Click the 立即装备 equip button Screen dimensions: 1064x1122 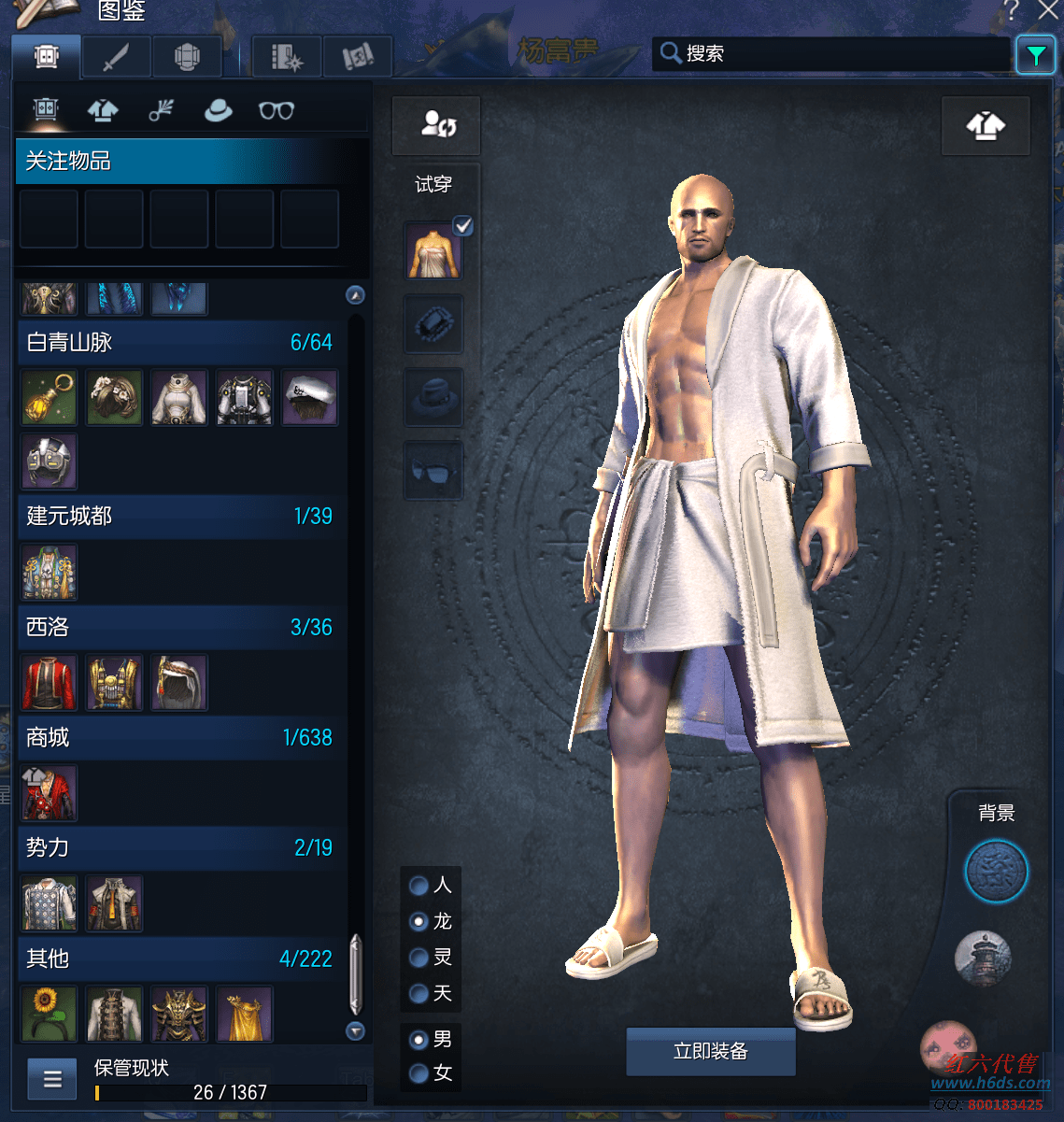coord(710,1052)
